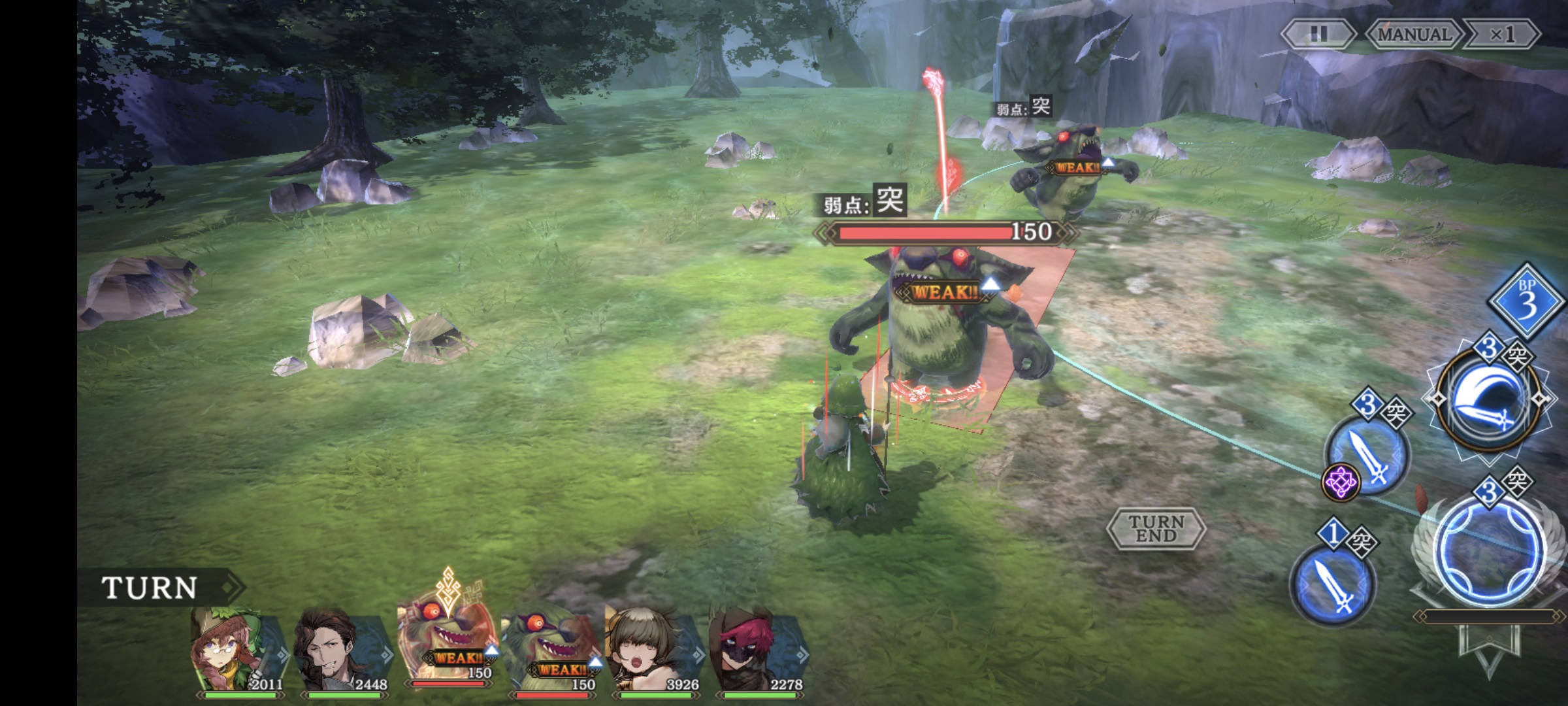End the current turn

(1156, 528)
